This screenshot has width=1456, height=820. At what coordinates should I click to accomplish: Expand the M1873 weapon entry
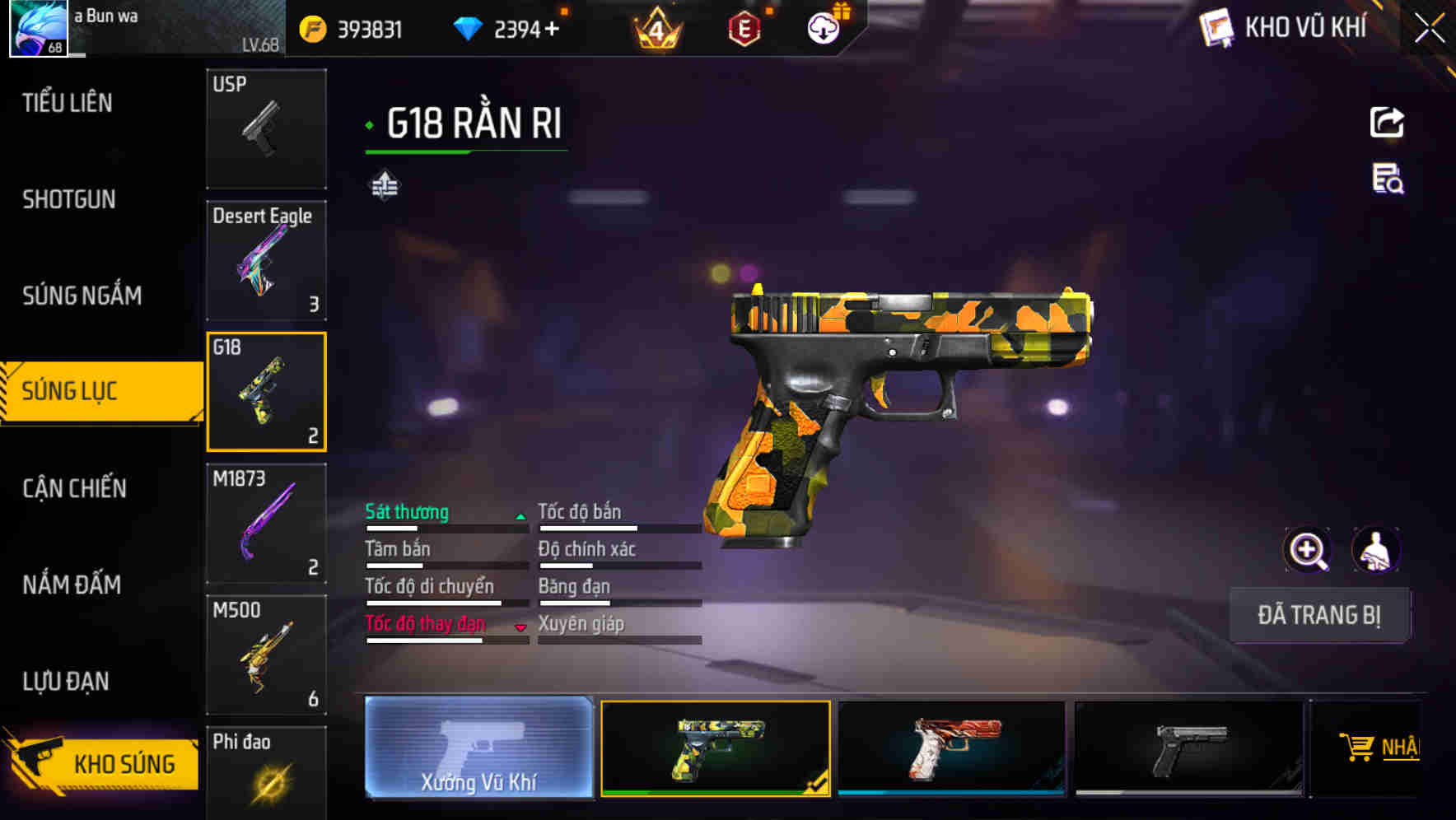click(x=266, y=524)
